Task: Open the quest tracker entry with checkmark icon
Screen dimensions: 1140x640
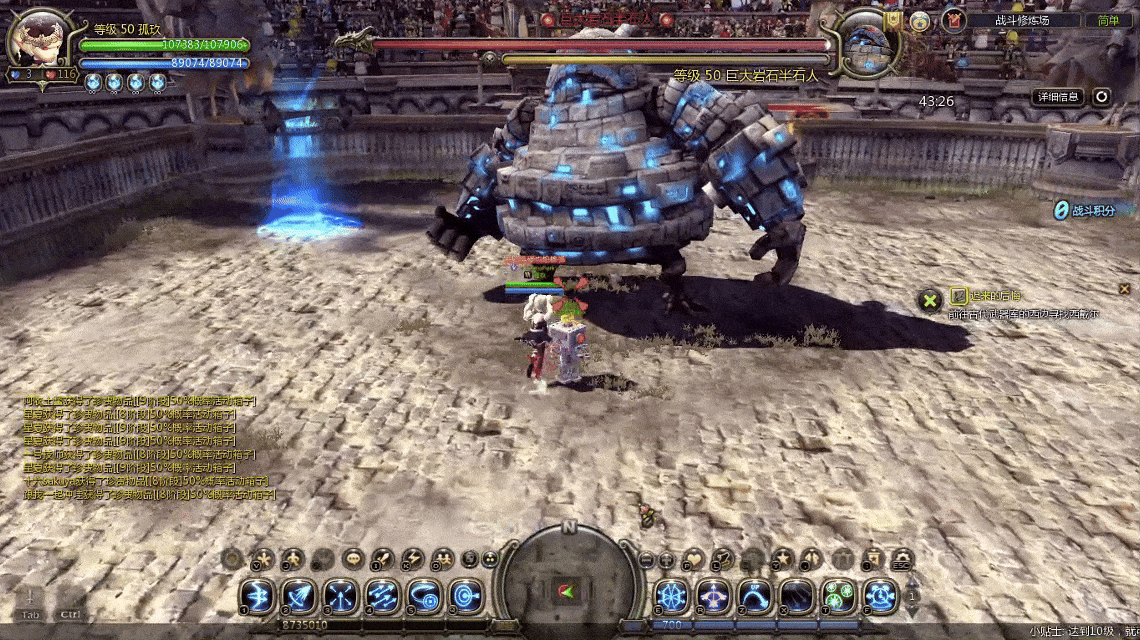Action: click(958, 296)
